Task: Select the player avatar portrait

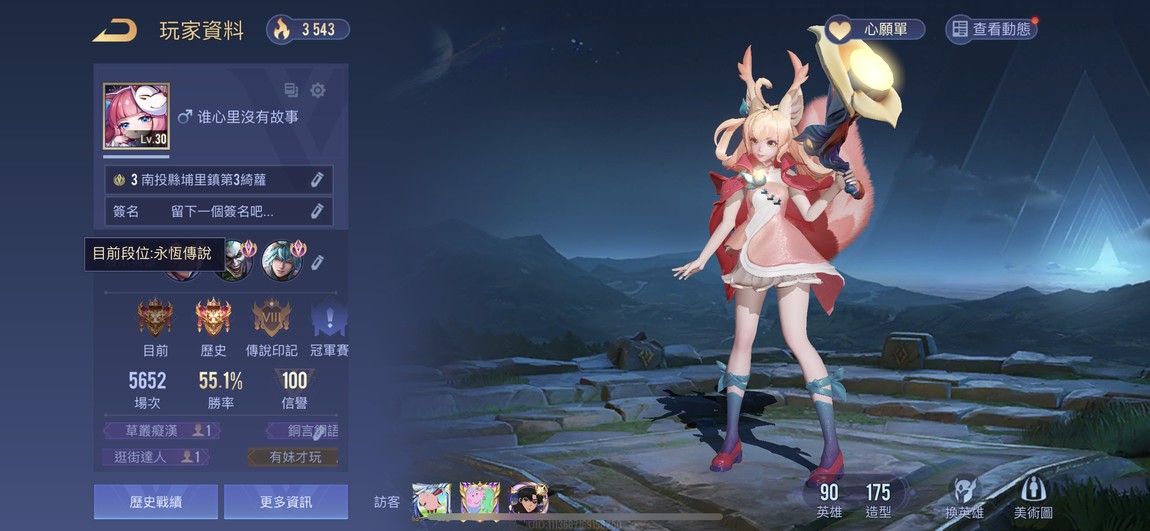Action: [x=136, y=117]
